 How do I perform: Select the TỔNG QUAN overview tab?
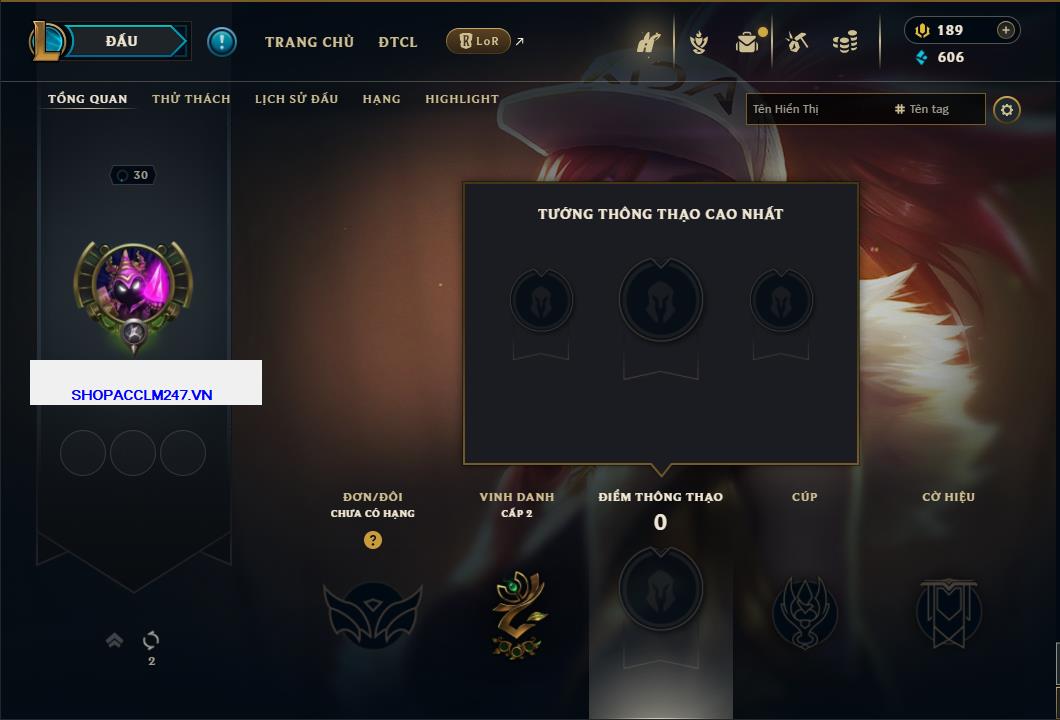coord(88,99)
